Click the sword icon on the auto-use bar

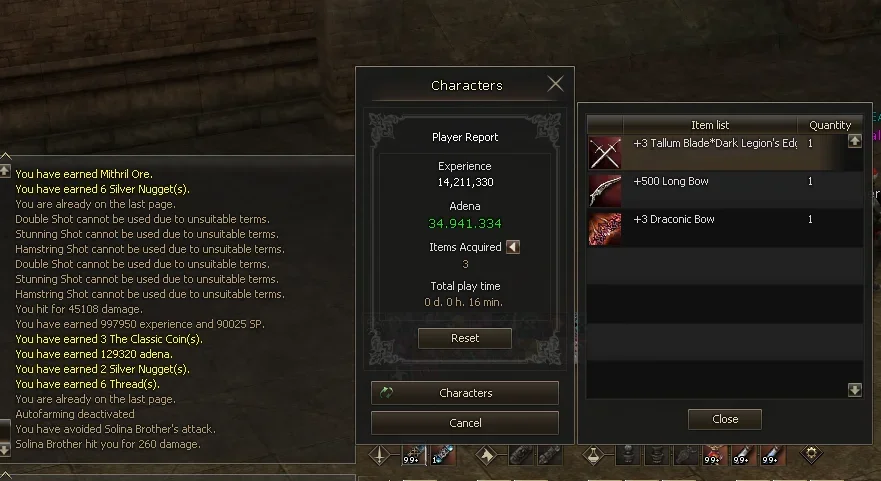click(x=381, y=456)
